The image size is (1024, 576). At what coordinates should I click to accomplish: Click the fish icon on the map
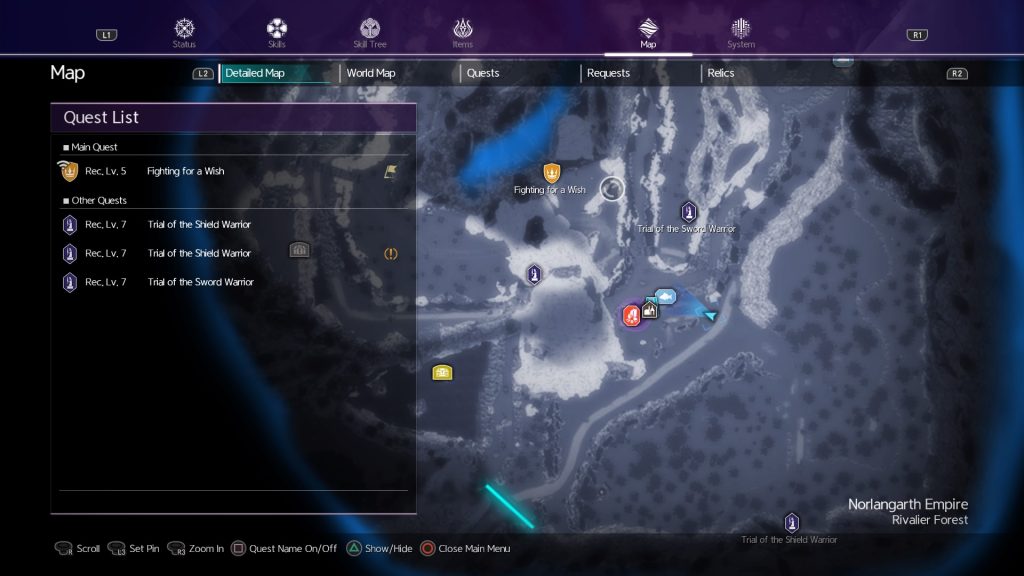(x=665, y=296)
